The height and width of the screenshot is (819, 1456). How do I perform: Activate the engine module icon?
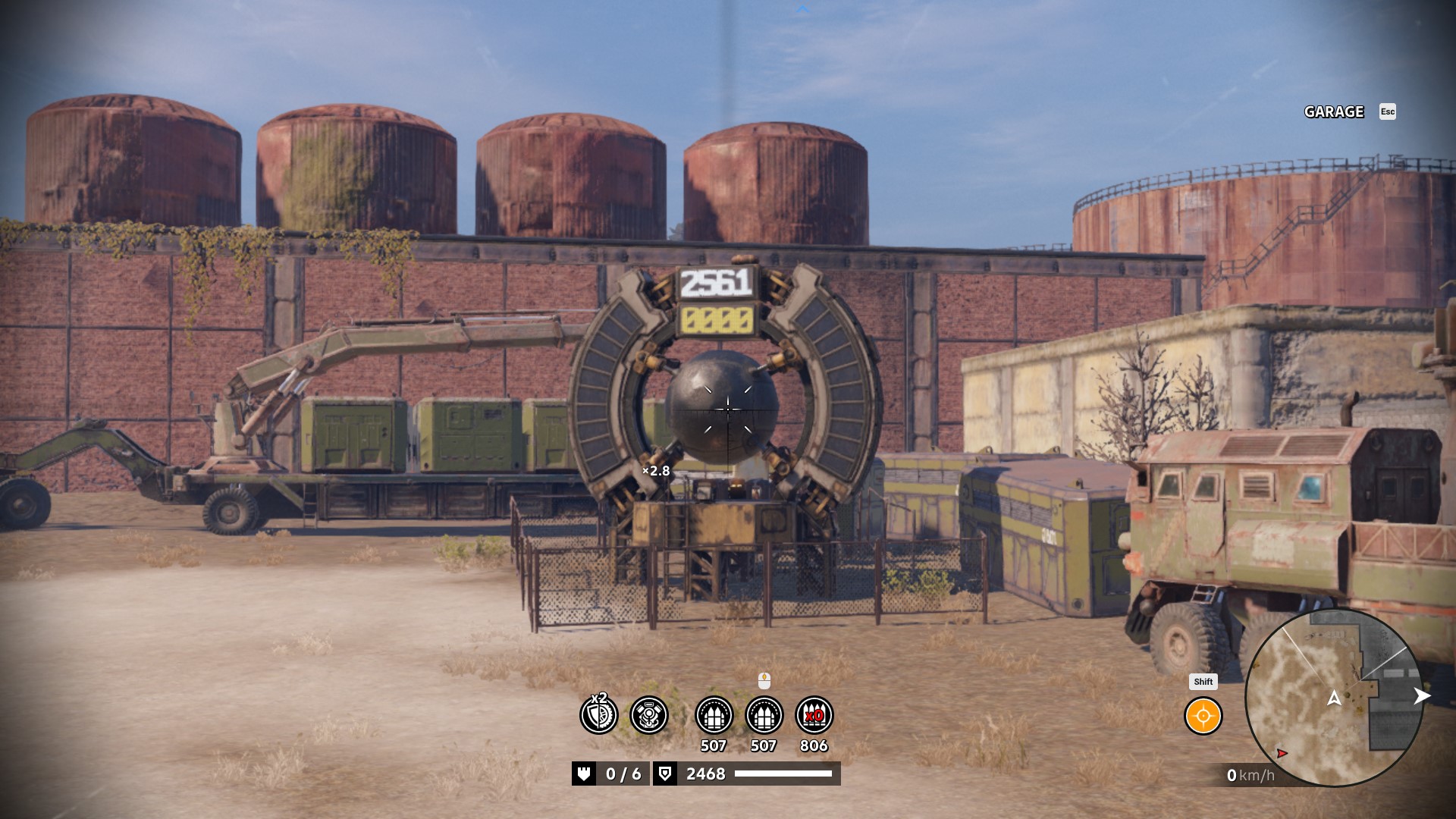(x=649, y=715)
